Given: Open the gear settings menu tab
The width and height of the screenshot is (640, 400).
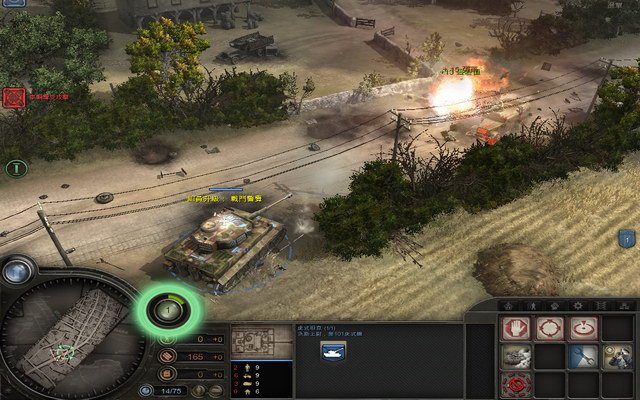Looking at the screenshot, I should tap(577, 304).
